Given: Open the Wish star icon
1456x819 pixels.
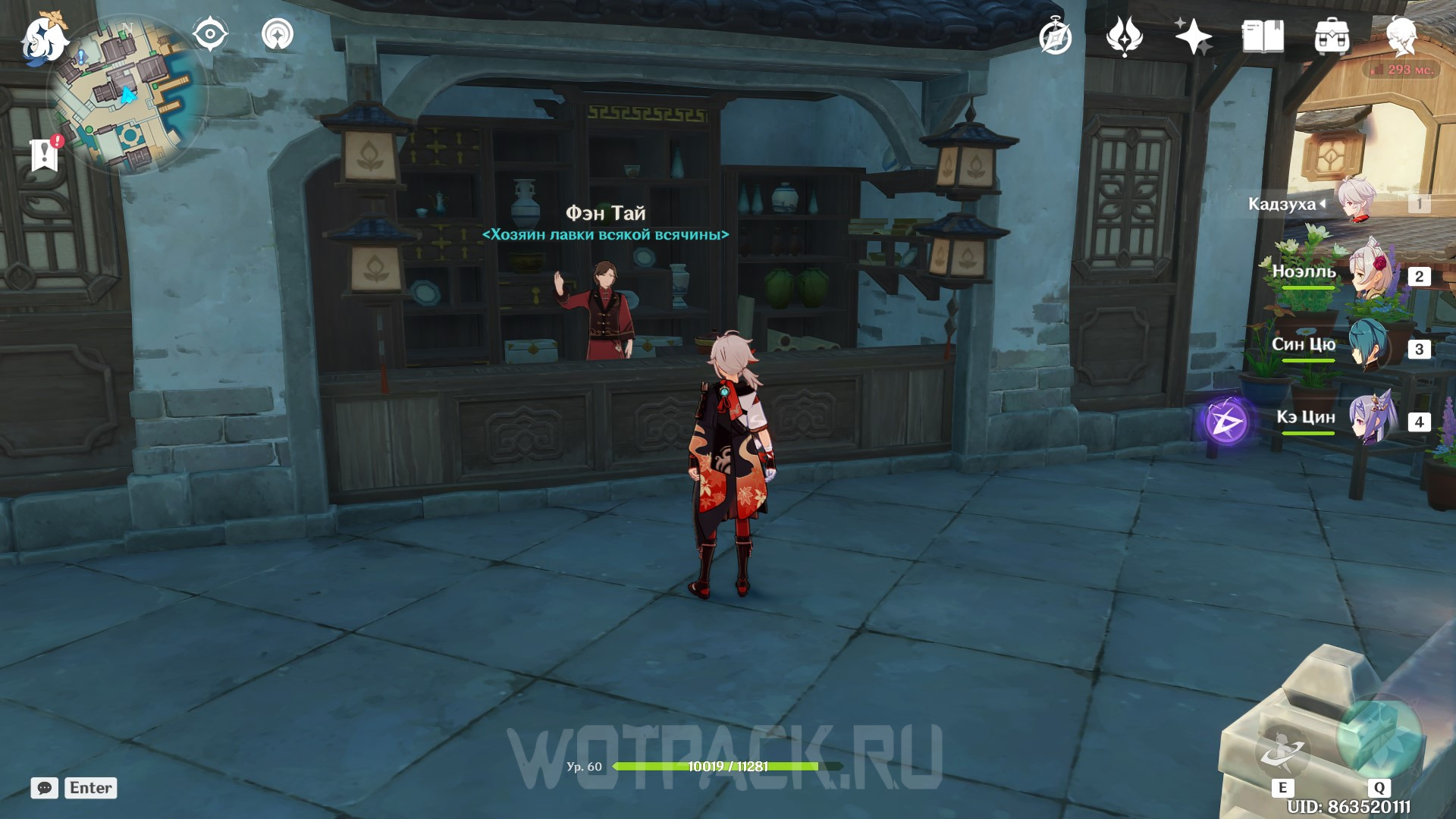Looking at the screenshot, I should tap(1193, 36).
